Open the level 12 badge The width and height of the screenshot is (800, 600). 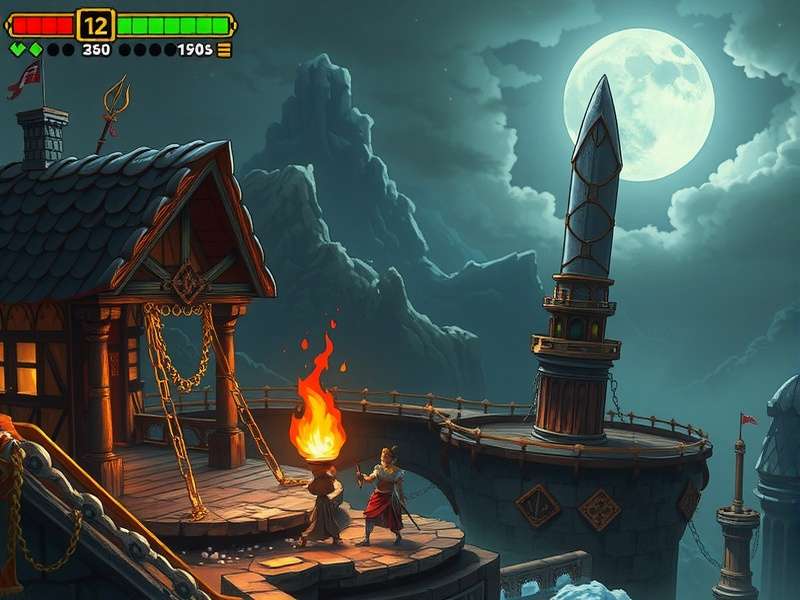coord(96,25)
